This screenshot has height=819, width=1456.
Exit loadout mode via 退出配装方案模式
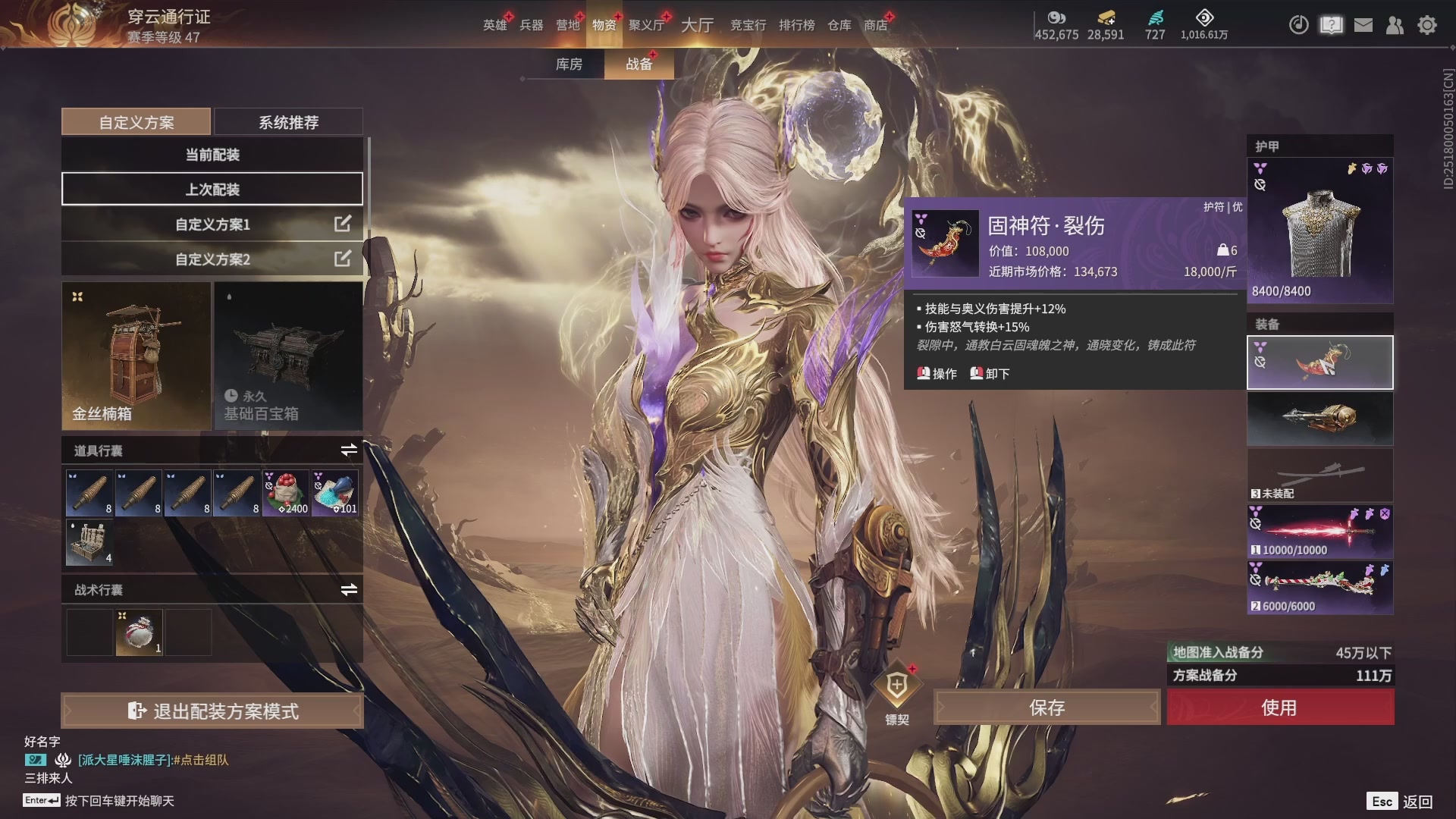click(x=212, y=711)
